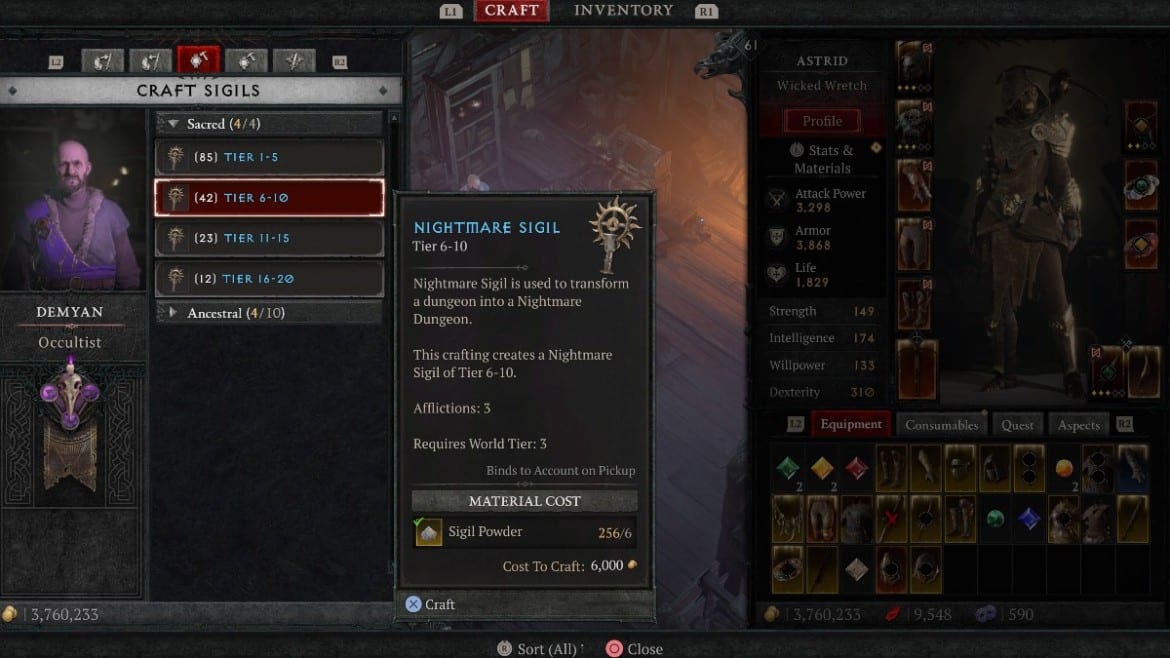Select the green emerald gem slot
Viewport: 1170px width, 658px height.
[x=790, y=467]
